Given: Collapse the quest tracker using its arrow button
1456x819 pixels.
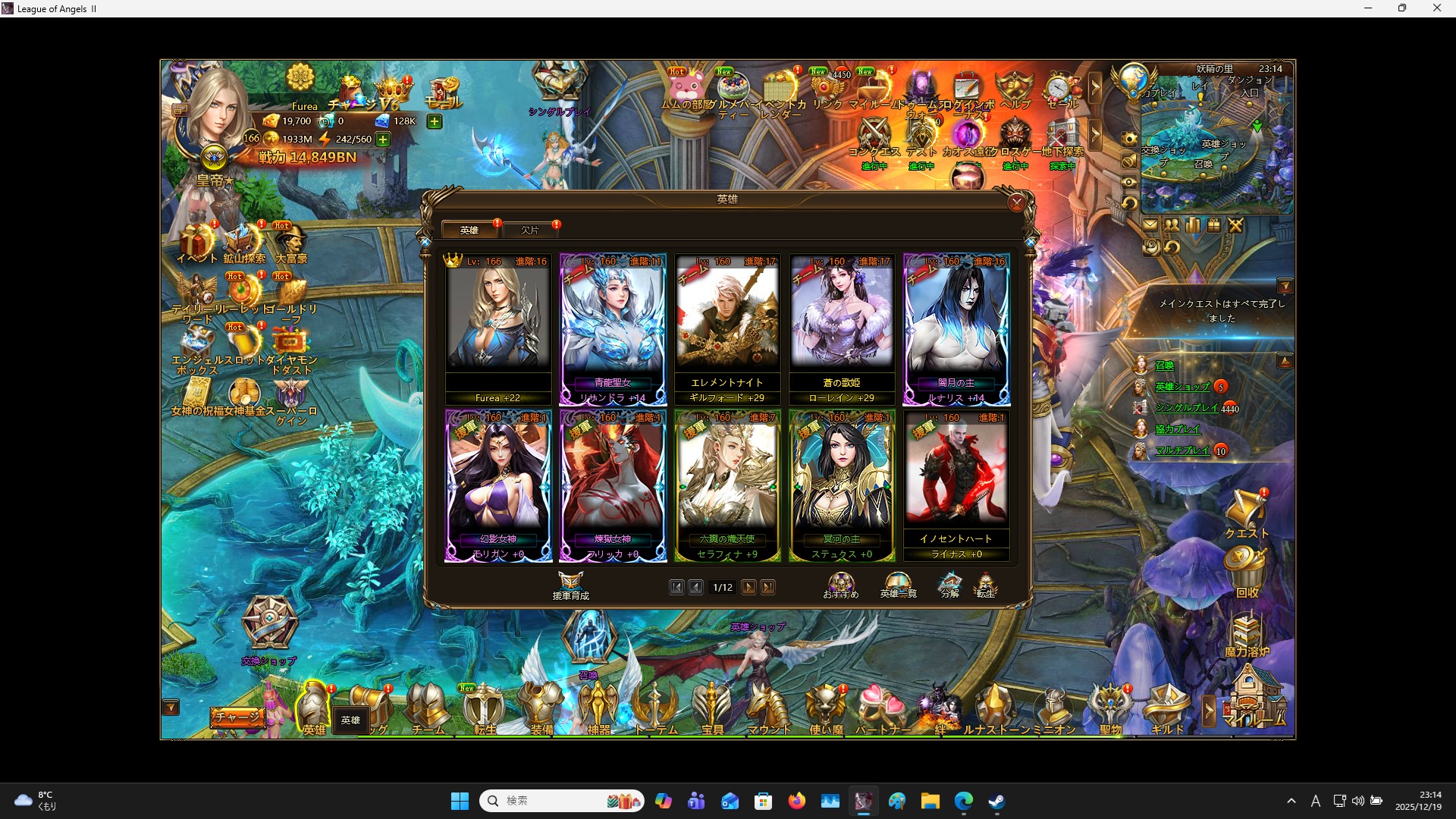Looking at the screenshot, I should 1287,286.
